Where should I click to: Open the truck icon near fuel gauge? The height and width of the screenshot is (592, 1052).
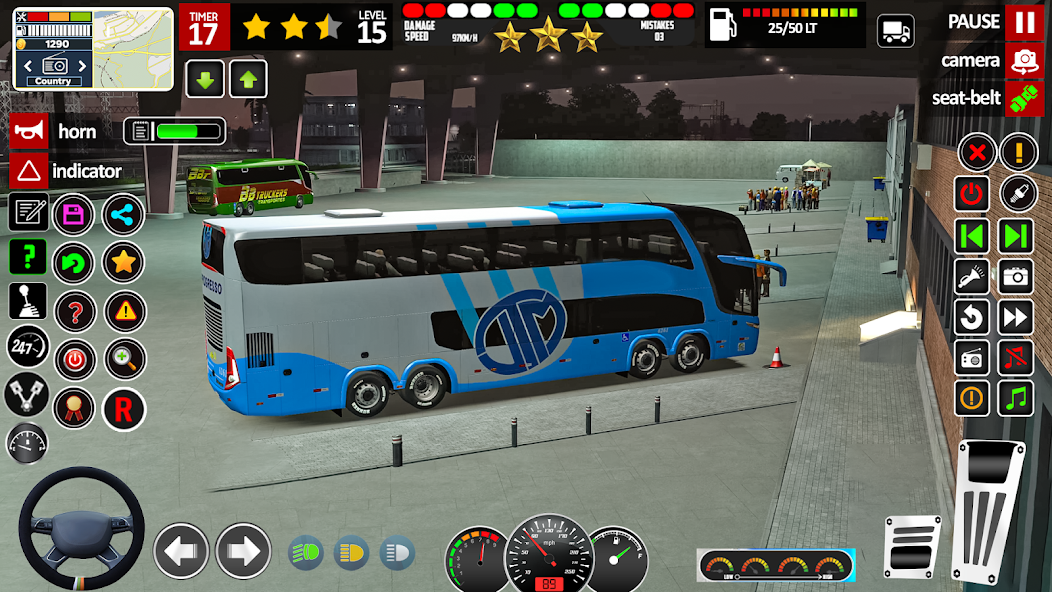point(895,31)
